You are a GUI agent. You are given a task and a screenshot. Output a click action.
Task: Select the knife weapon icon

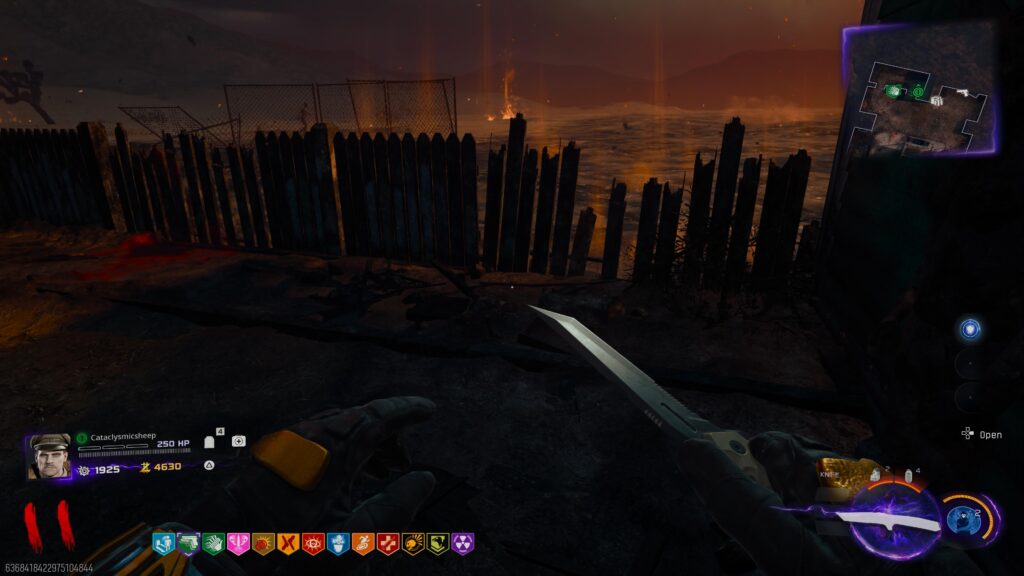click(x=893, y=520)
